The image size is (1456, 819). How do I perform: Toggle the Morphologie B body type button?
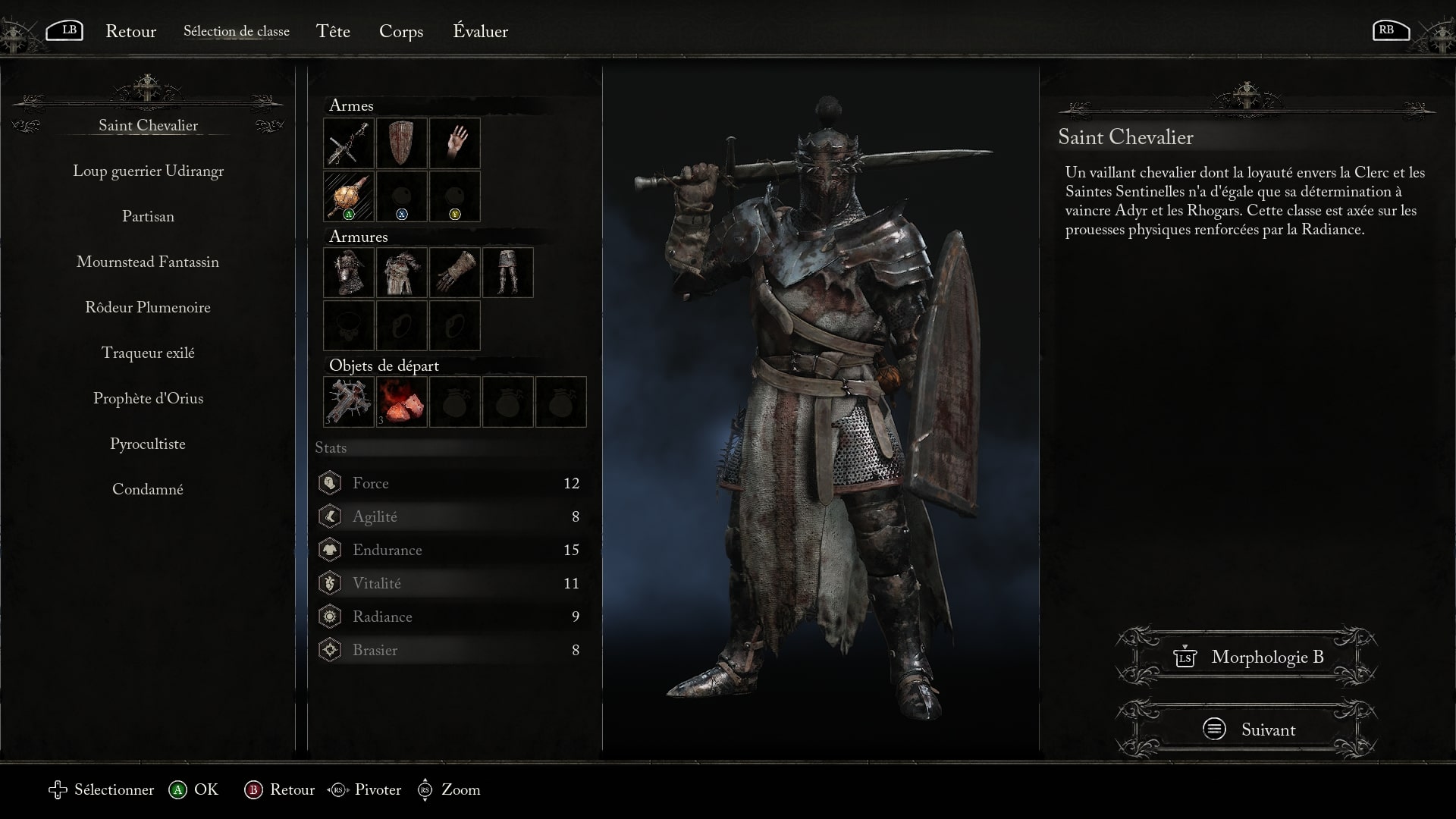[x=1247, y=657]
